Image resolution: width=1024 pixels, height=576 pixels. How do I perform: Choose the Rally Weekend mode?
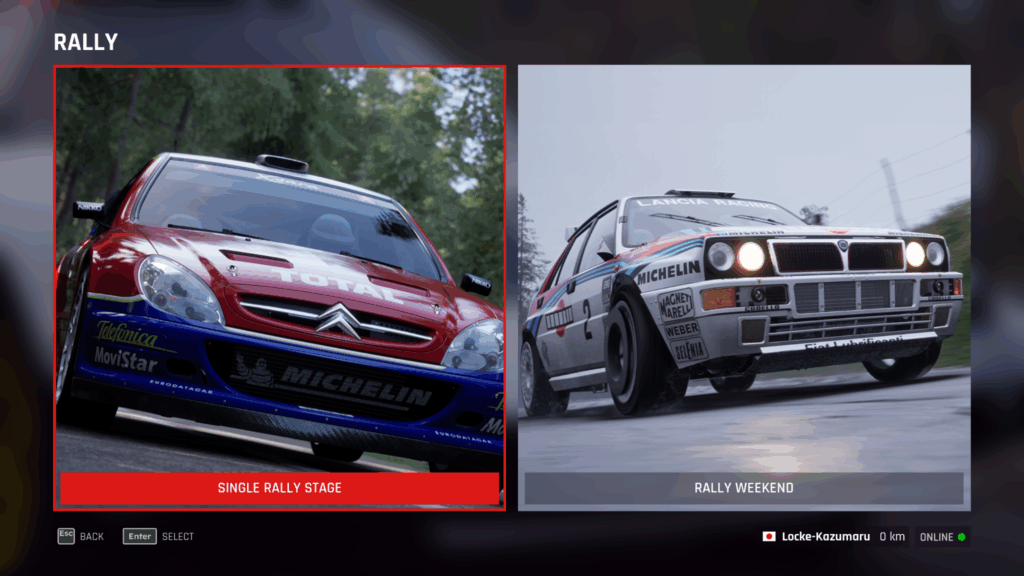point(743,488)
